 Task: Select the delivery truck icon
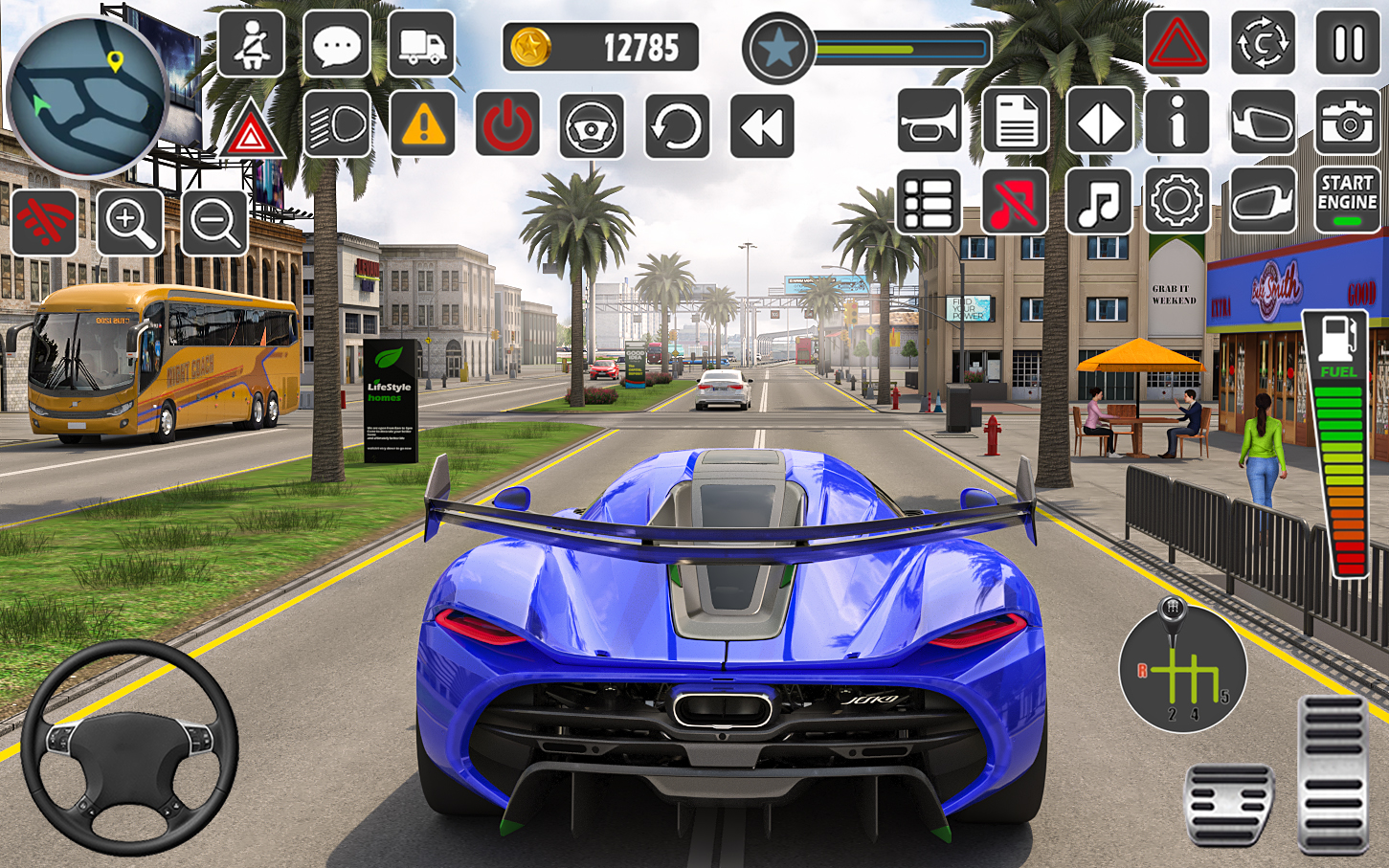[421, 44]
